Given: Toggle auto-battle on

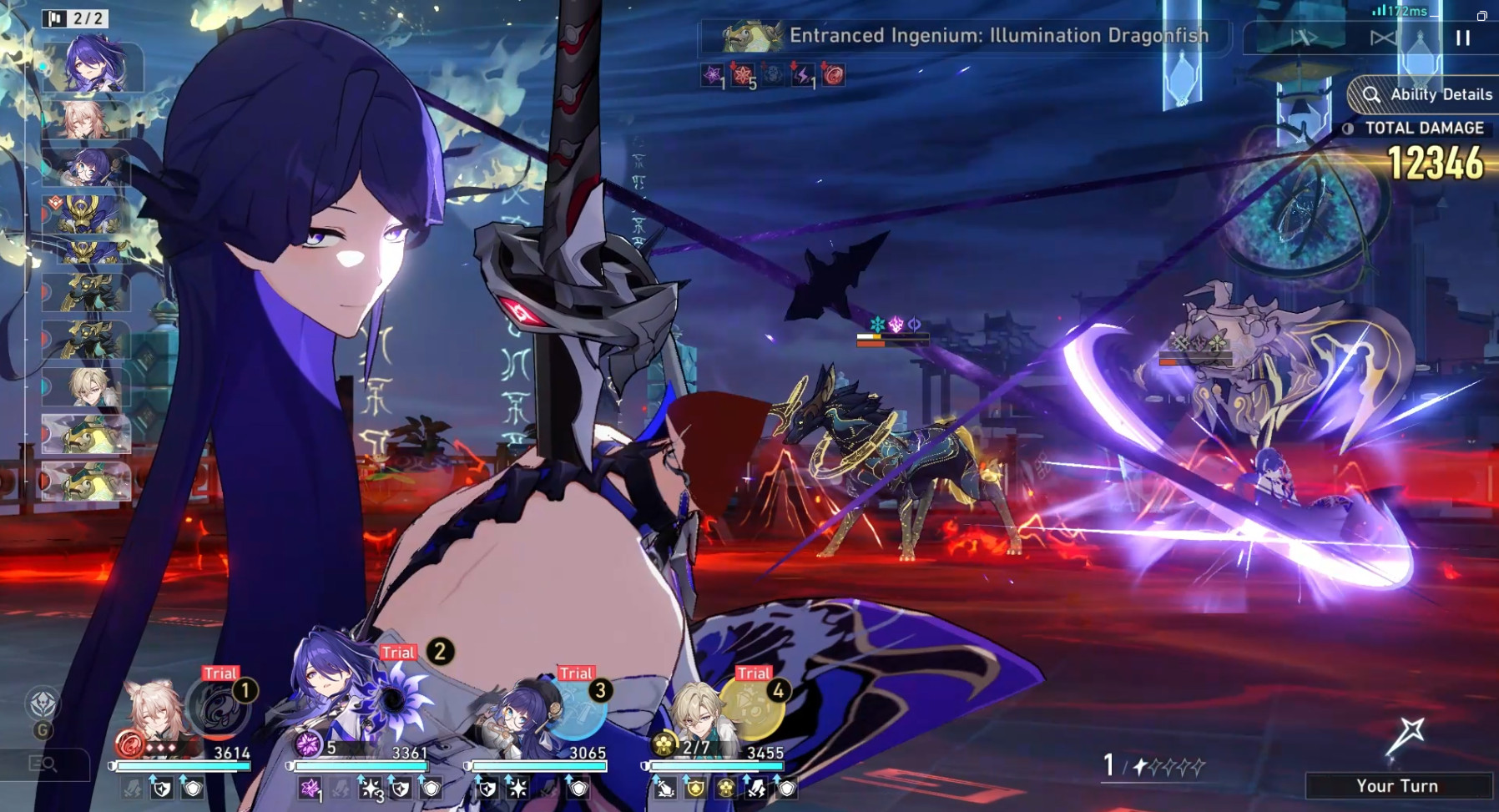Looking at the screenshot, I should click(x=1383, y=38).
